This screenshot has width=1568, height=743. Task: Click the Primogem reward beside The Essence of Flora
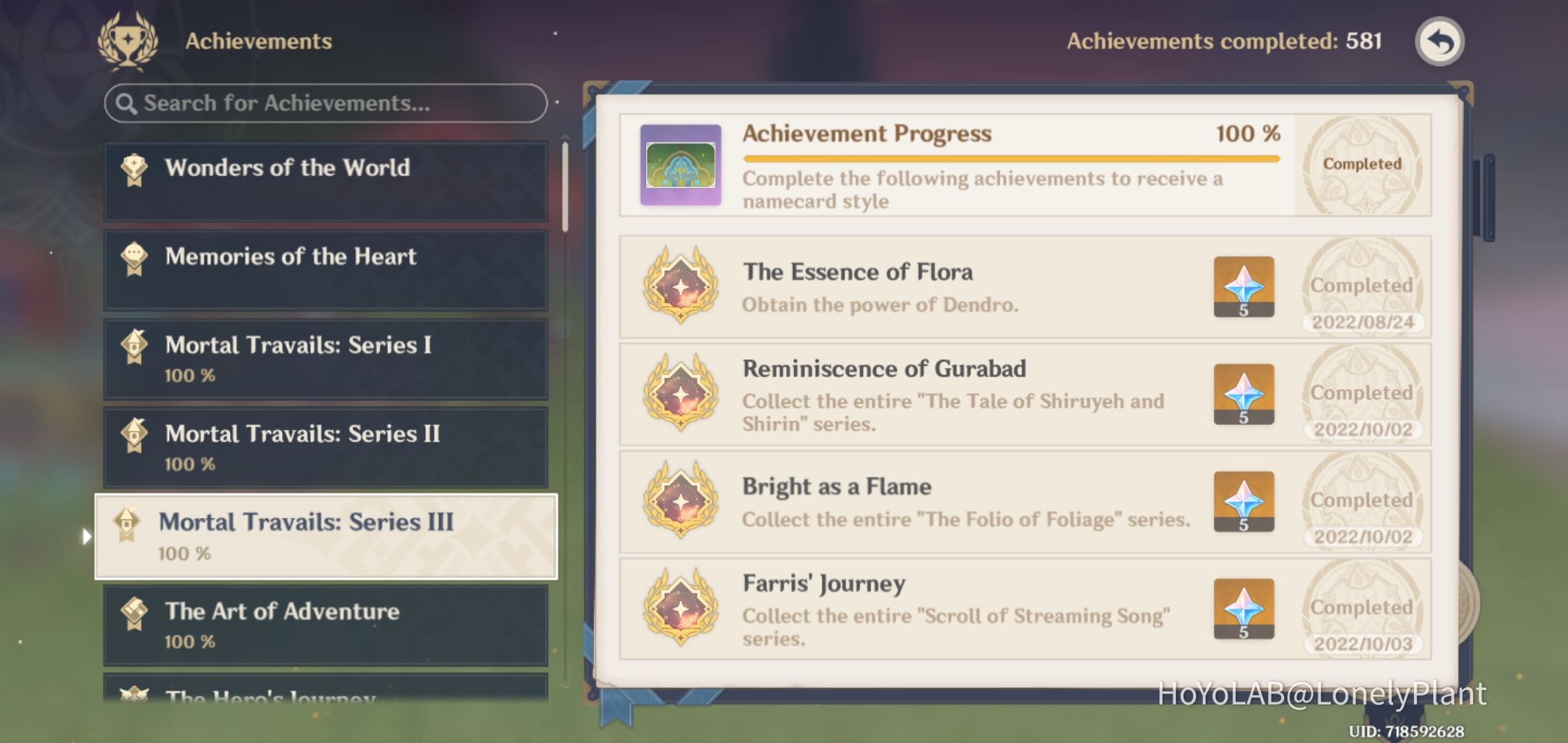1243,287
